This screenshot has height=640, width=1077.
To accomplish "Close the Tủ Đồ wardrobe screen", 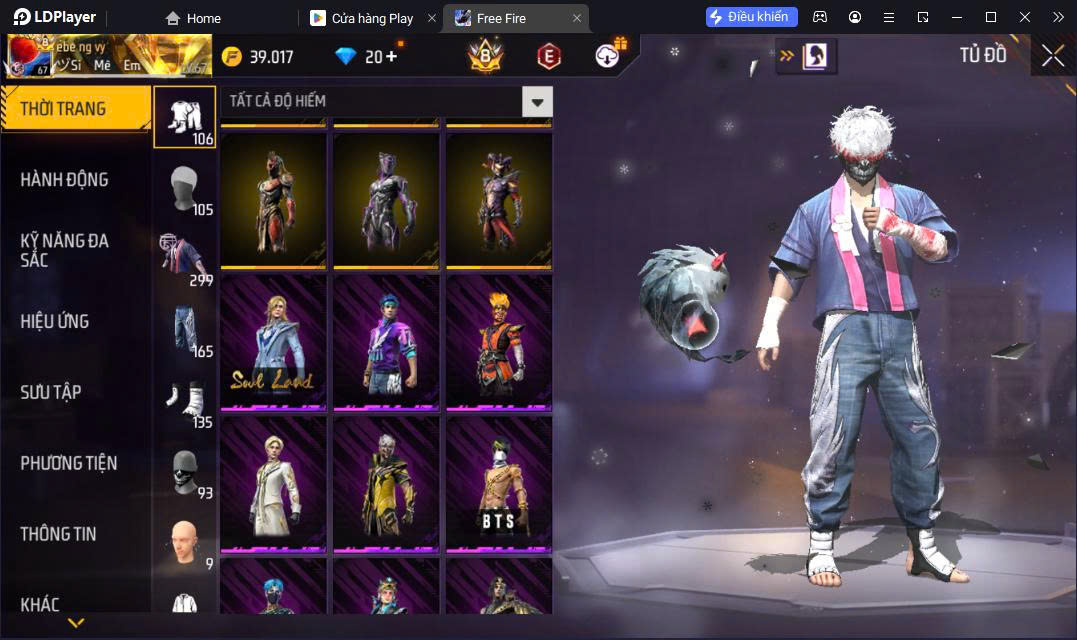I will pyautogui.click(x=1052, y=56).
